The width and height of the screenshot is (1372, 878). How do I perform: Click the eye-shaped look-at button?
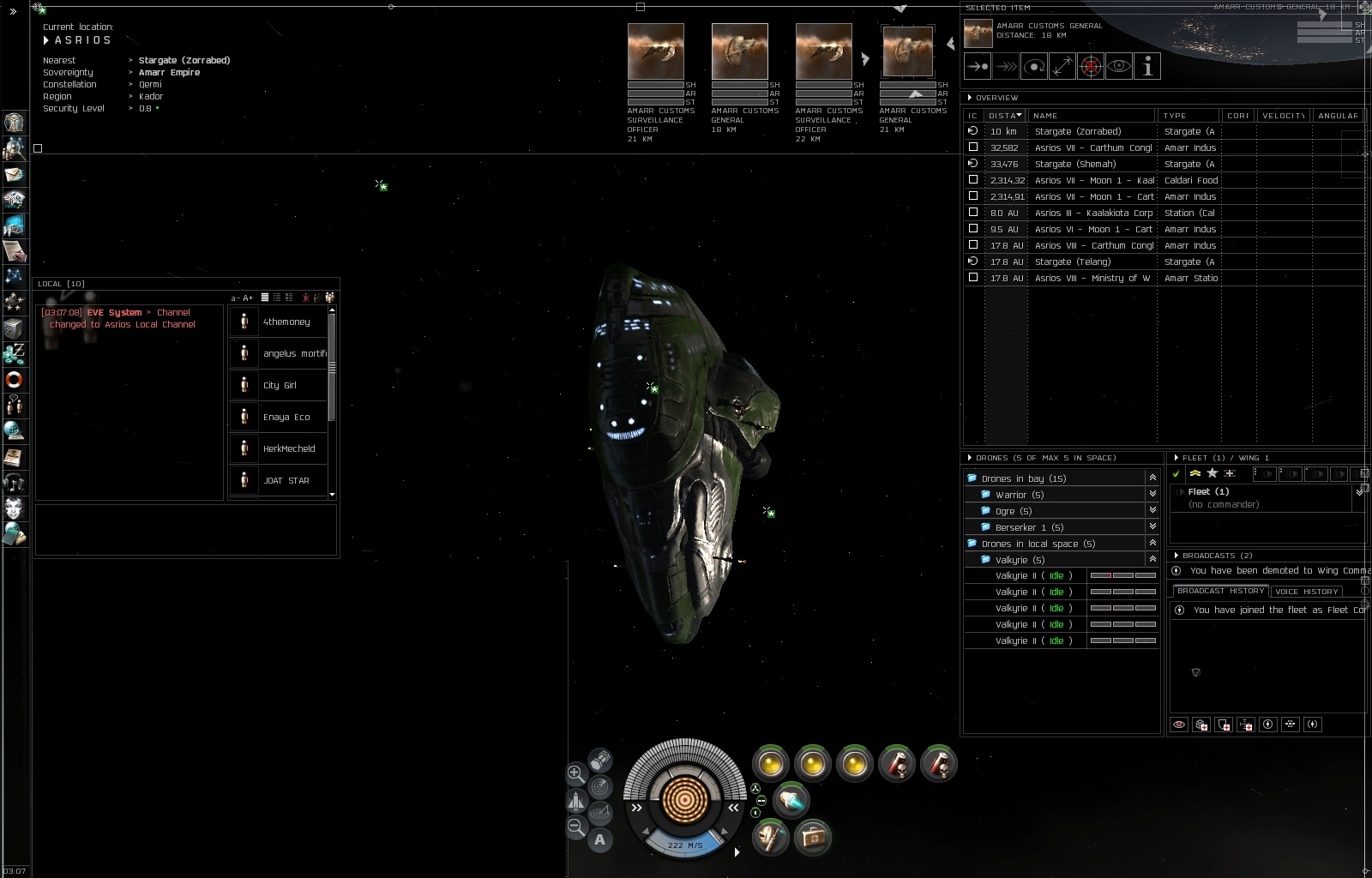coord(1119,66)
